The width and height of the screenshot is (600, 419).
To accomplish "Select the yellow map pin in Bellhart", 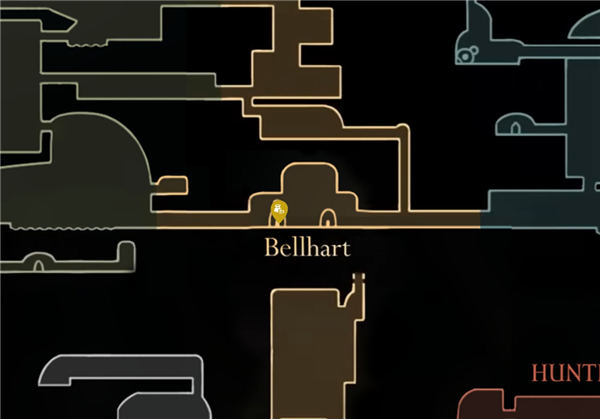I will click(x=280, y=209).
